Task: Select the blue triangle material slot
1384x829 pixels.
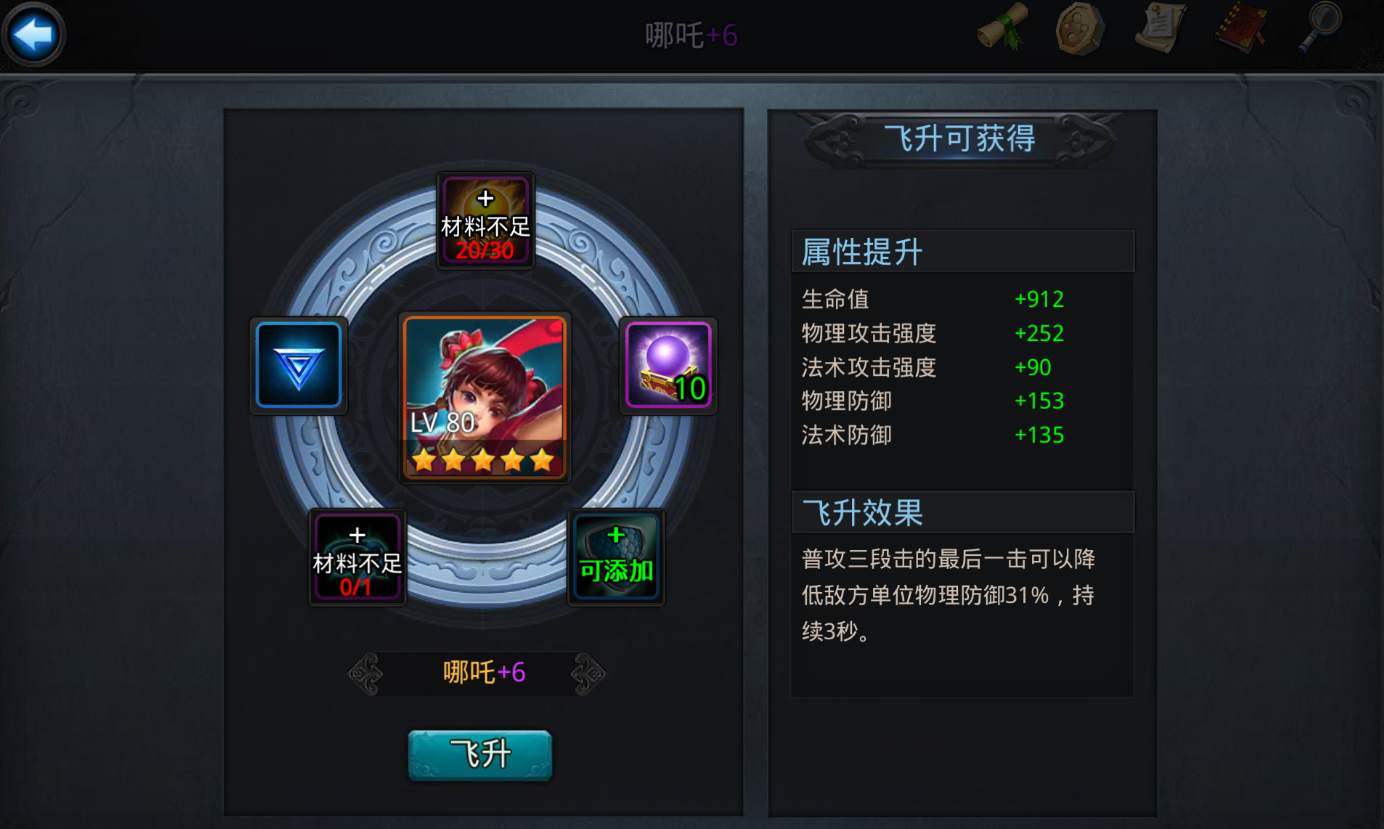Action: [x=298, y=364]
